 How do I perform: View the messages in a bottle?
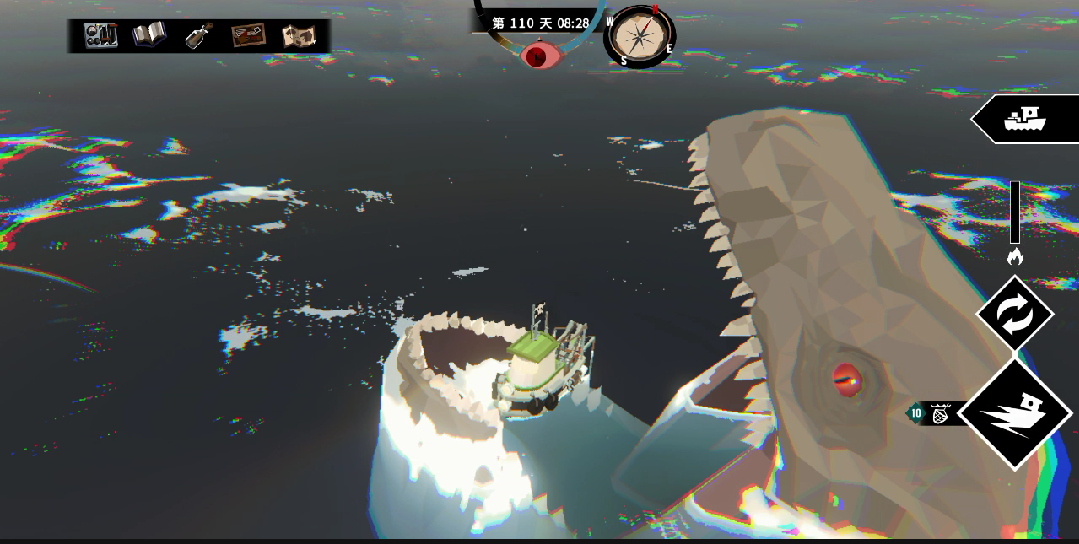tap(198, 36)
